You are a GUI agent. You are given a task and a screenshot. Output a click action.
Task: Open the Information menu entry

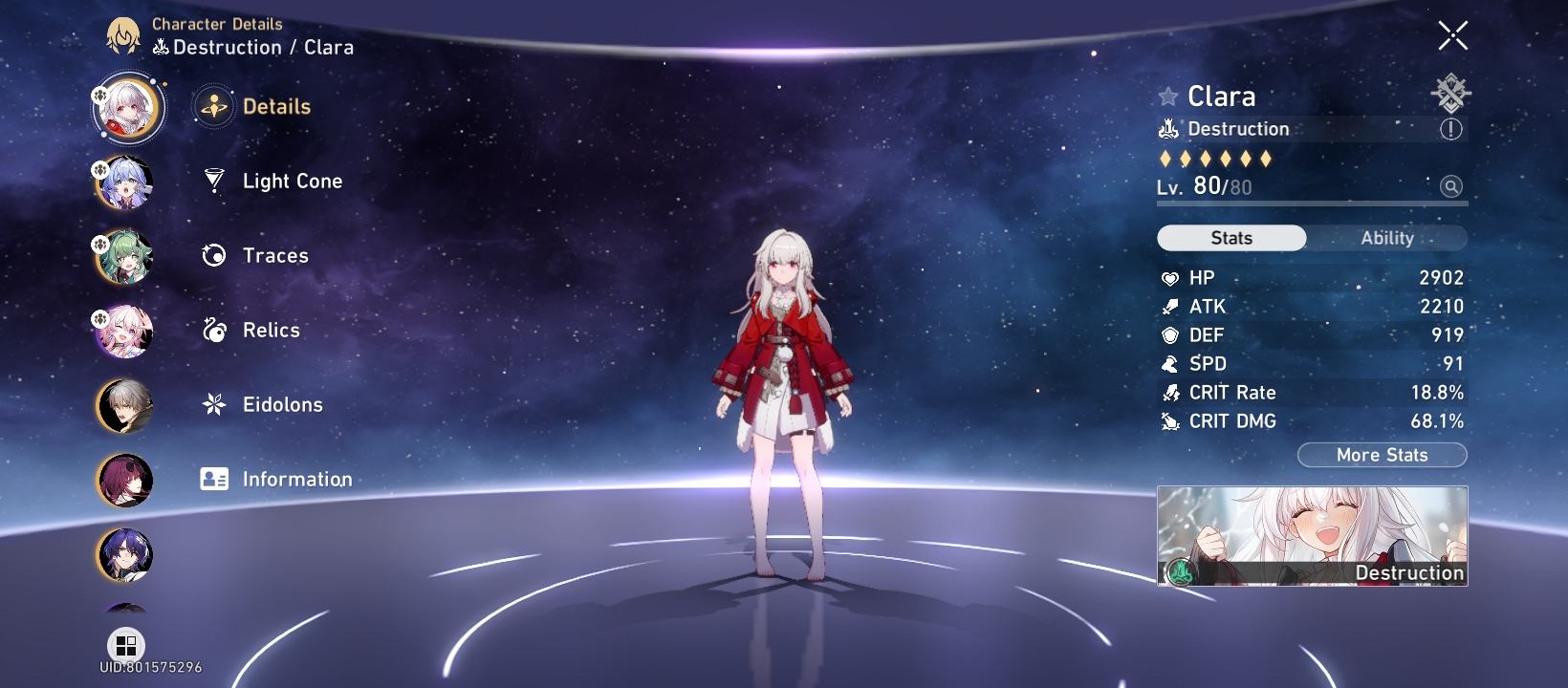pos(296,479)
